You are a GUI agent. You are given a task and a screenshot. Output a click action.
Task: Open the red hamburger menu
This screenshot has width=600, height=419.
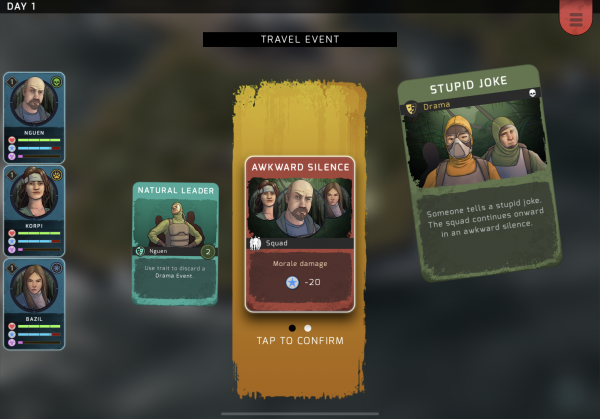[575, 17]
